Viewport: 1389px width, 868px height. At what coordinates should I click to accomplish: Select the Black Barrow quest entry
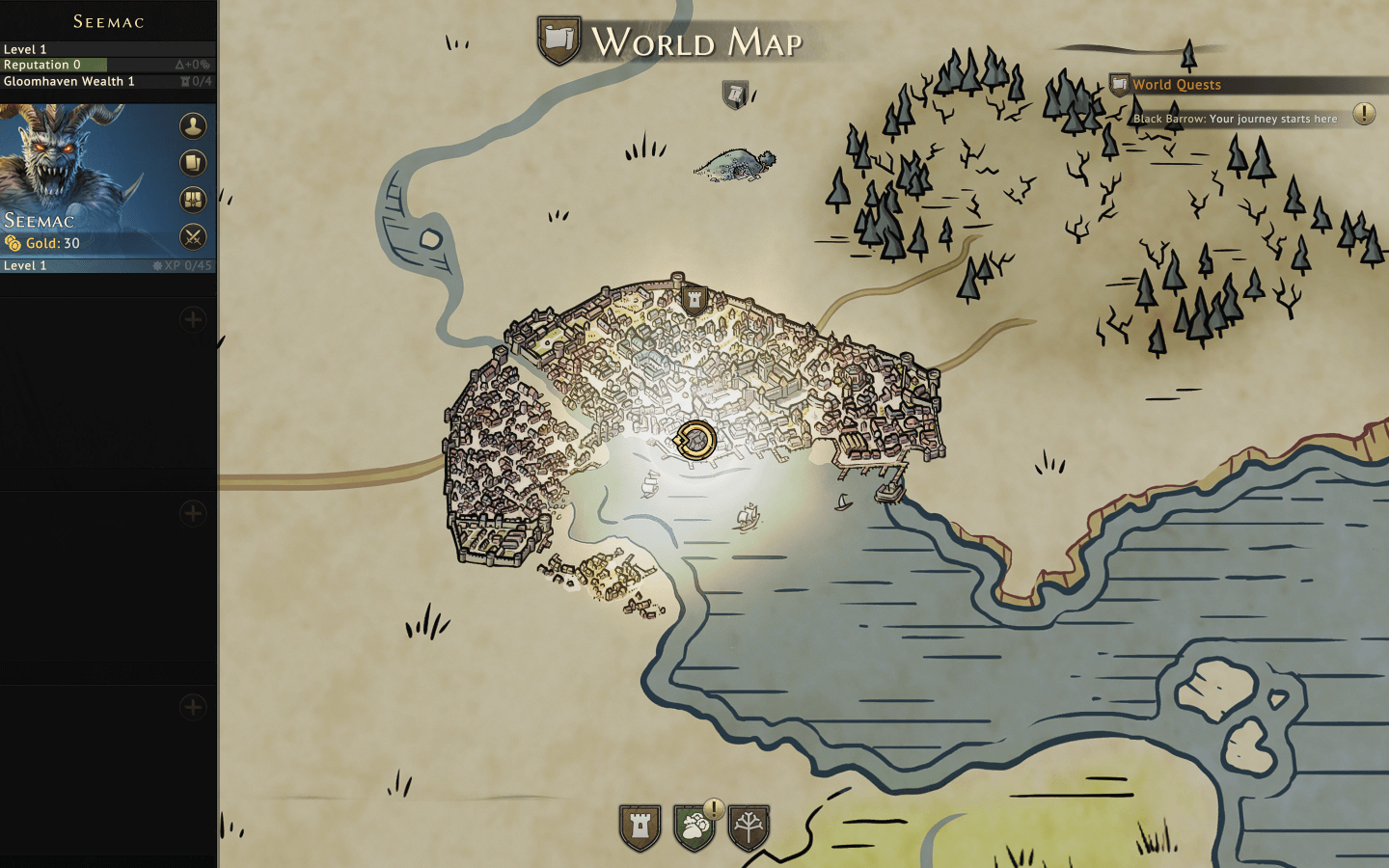[x=1235, y=119]
